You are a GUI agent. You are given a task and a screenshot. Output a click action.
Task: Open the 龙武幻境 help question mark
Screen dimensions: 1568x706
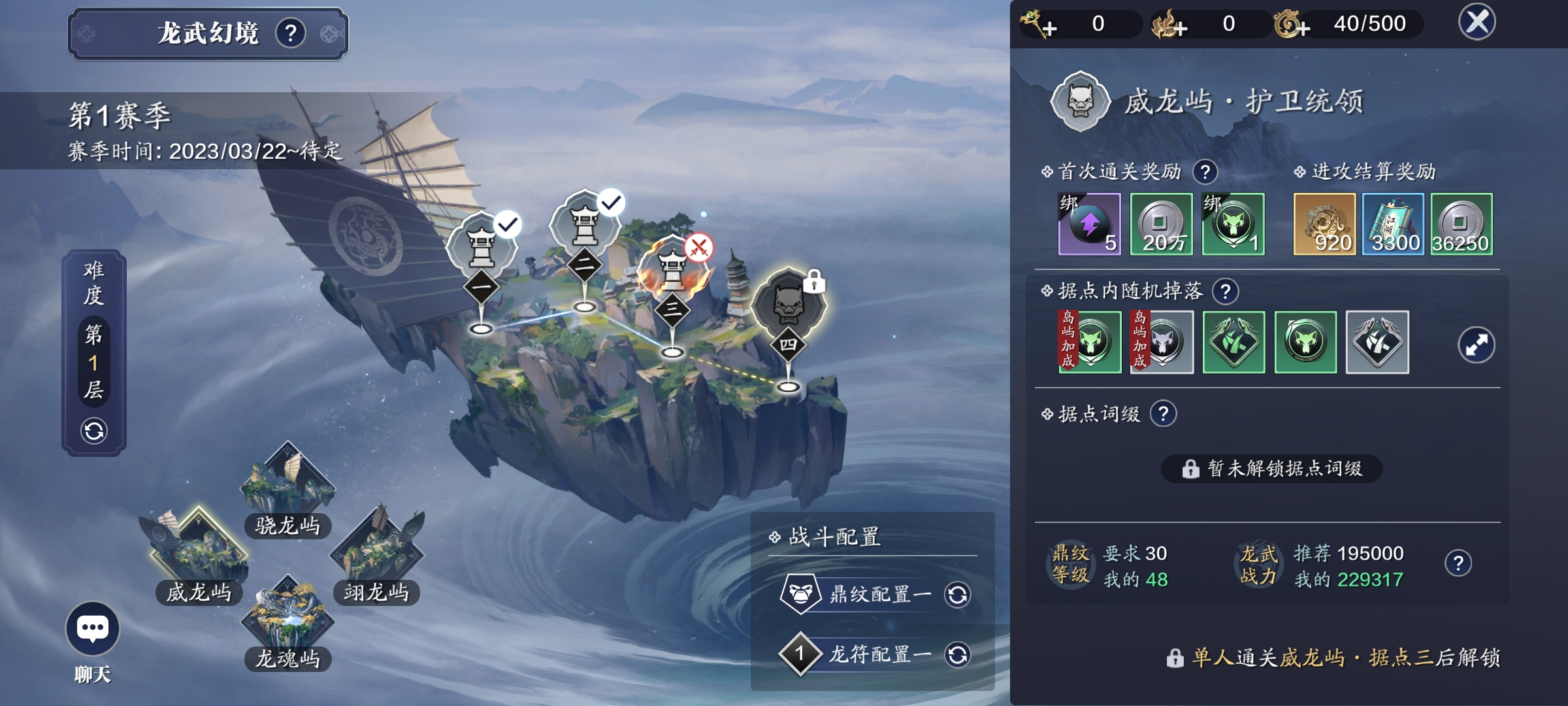pyautogui.click(x=291, y=33)
